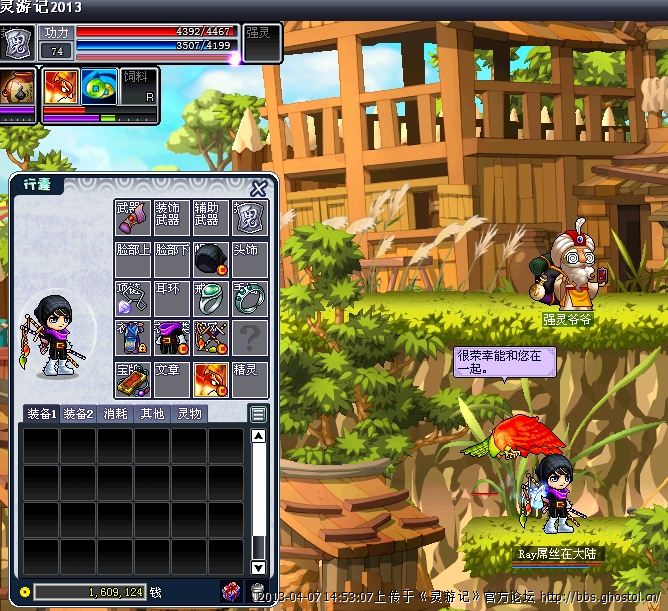Viewport: 668px width, 611px height.
Task: Choose the blue robe clothing slot
Action: click(133, 338)
